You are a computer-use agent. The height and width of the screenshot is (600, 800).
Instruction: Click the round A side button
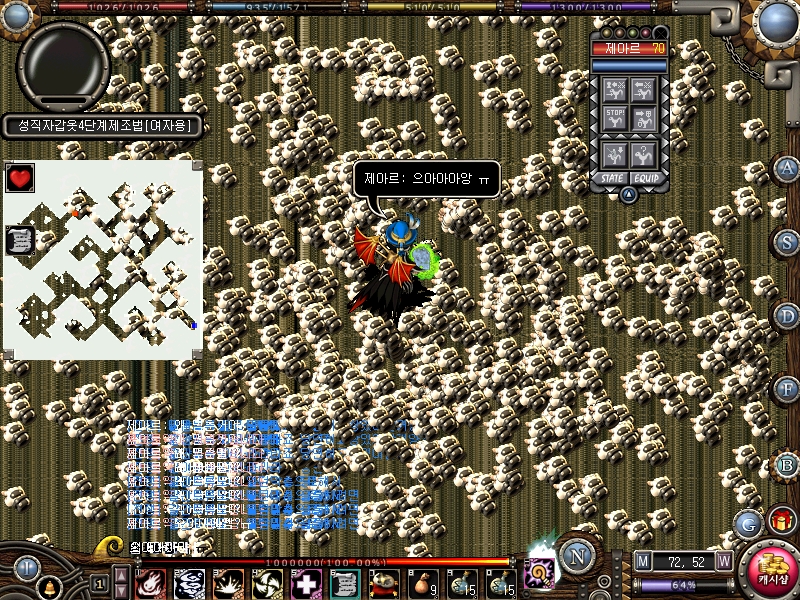tap(787, 168)
